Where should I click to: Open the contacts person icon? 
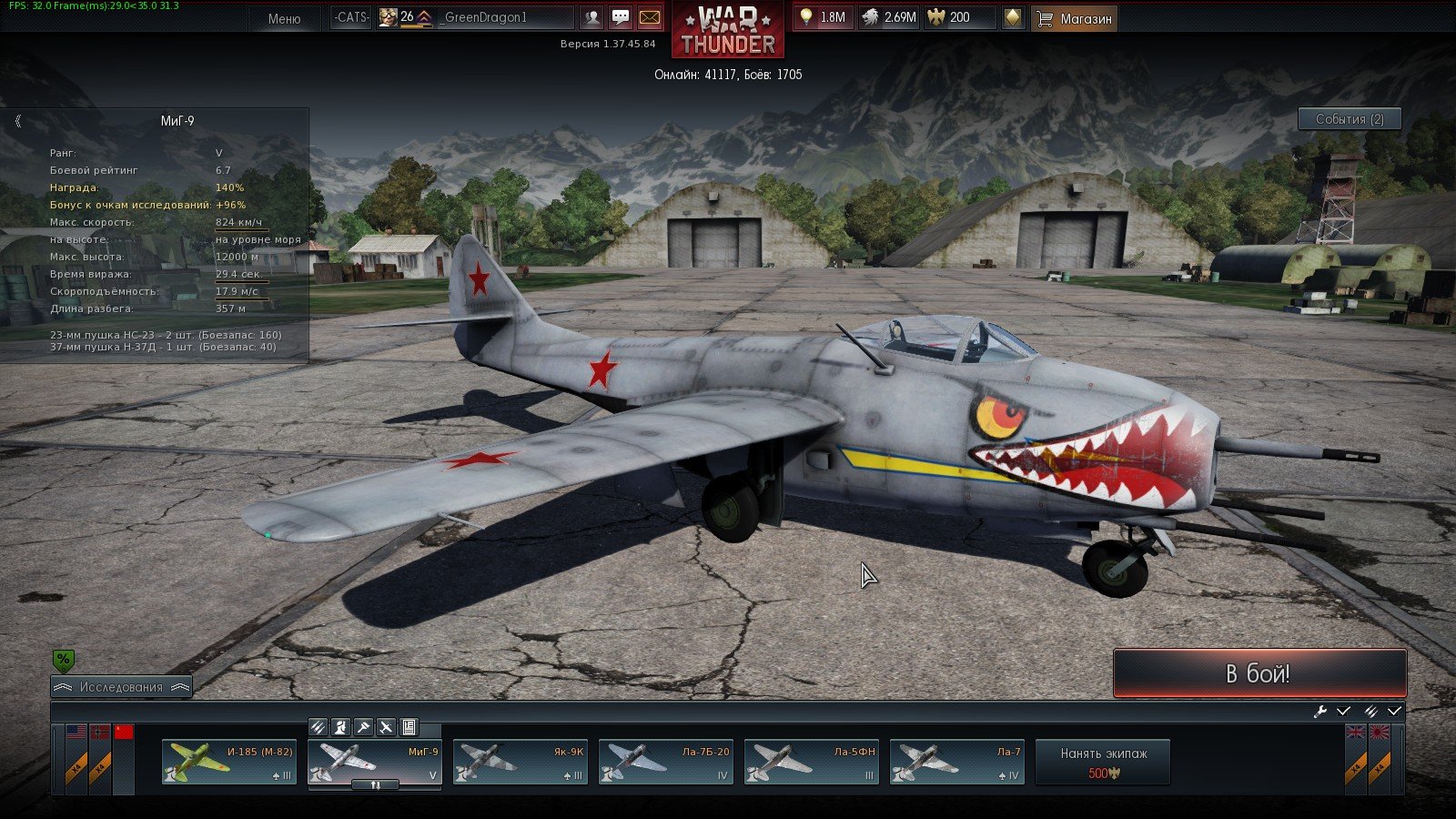click(x=592, y=17)
